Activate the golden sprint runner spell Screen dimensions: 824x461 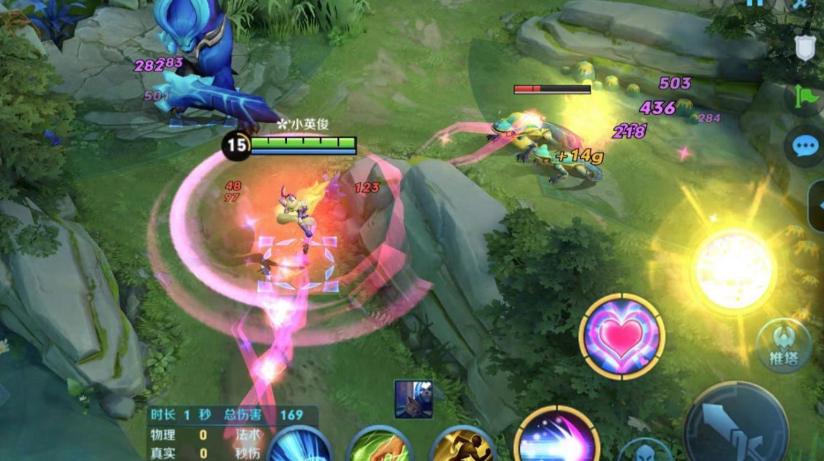(462, 445)
